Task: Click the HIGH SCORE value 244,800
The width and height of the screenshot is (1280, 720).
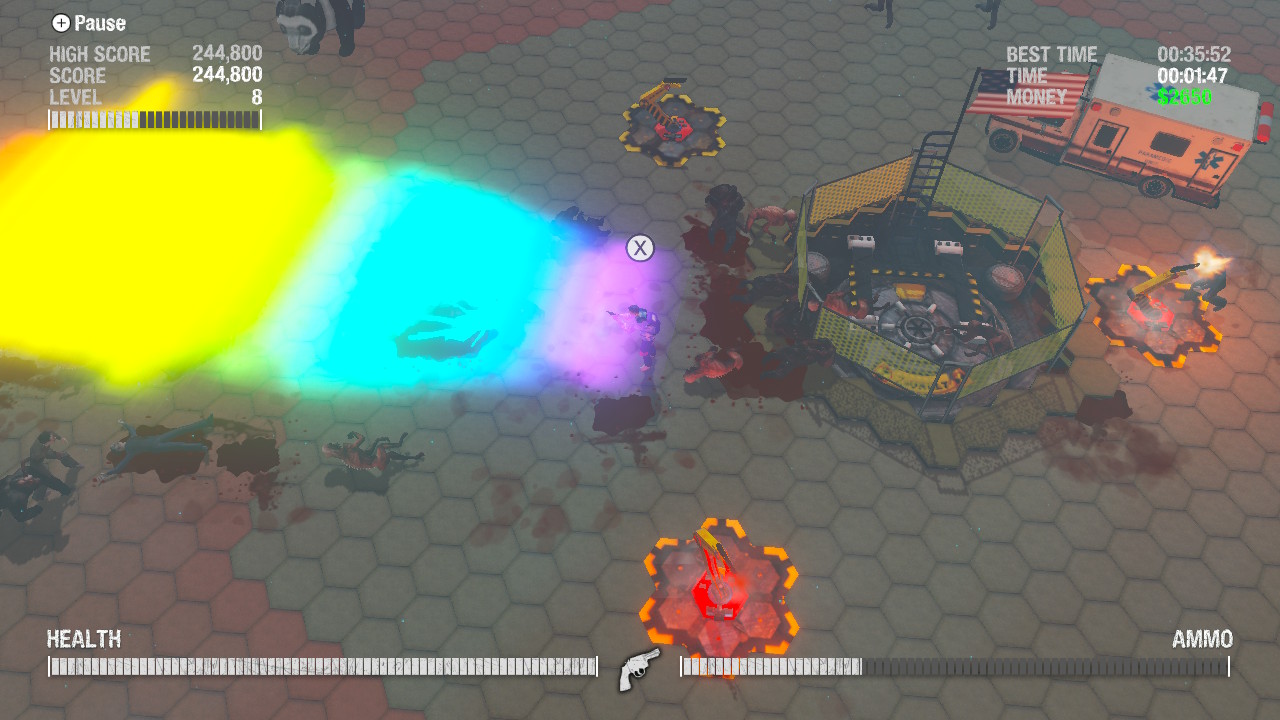Action: pos(228,52)
